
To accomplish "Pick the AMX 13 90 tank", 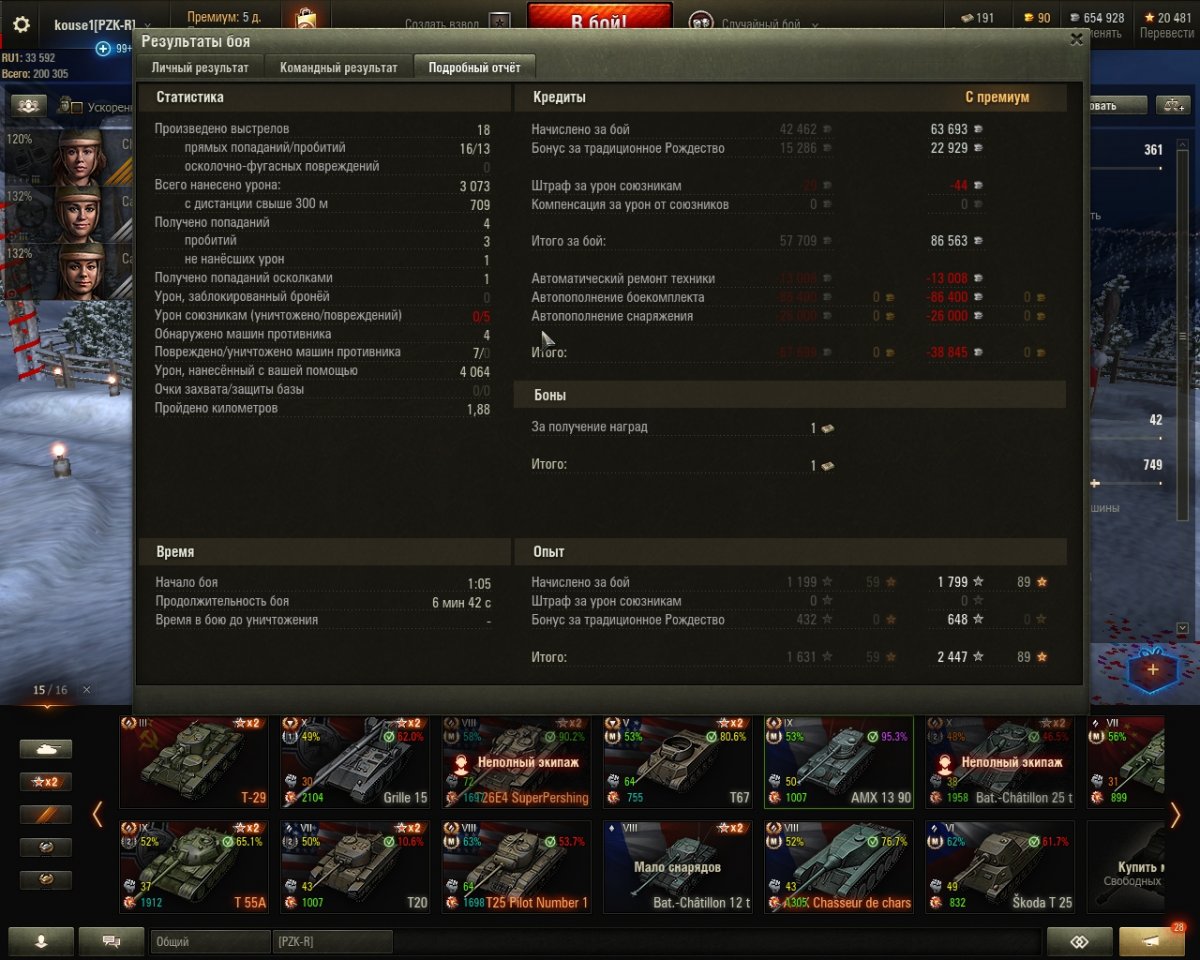I will pyautogui.click(x=838, y=762).
